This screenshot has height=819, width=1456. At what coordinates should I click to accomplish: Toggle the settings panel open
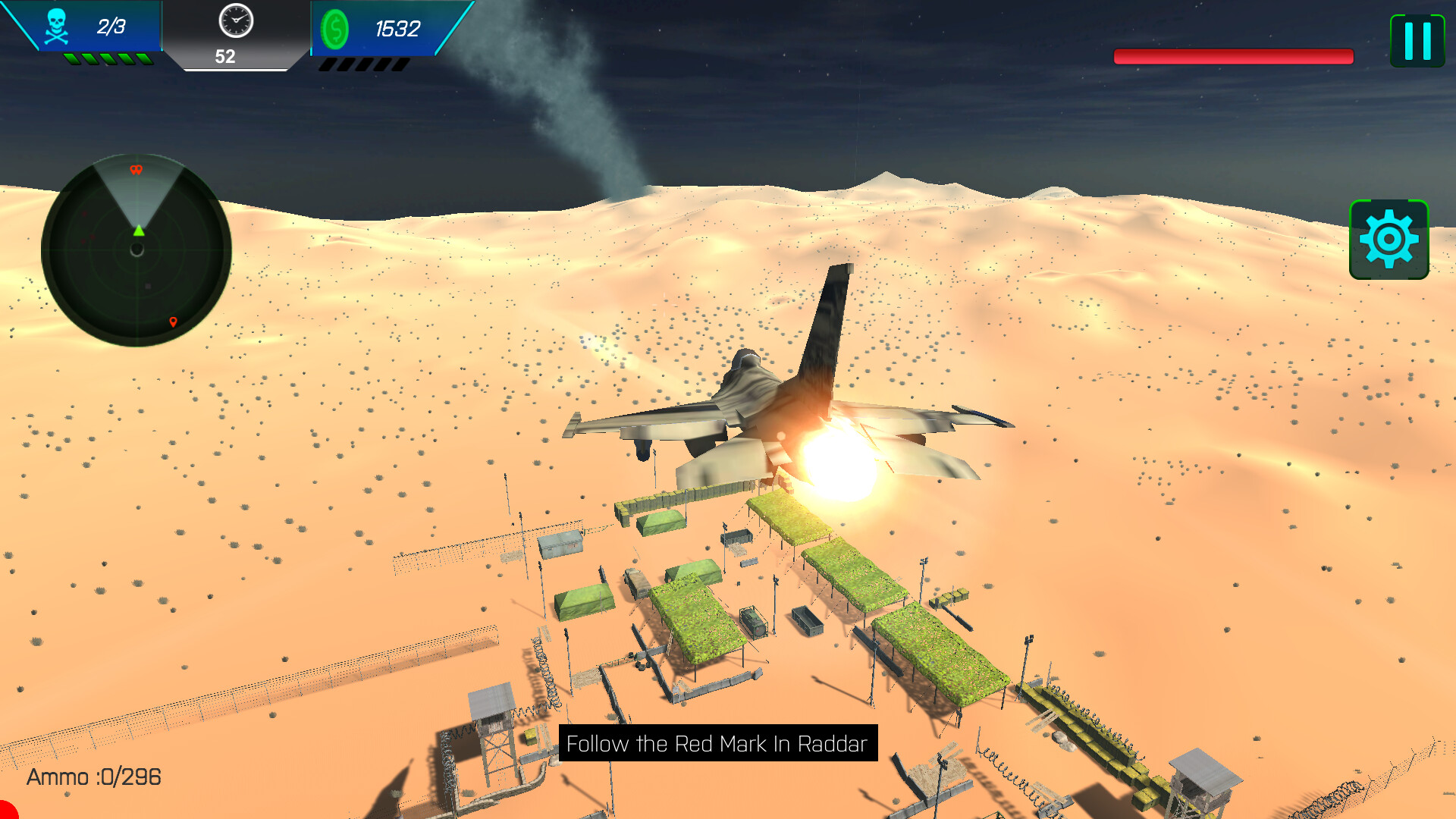point(1389,239)
